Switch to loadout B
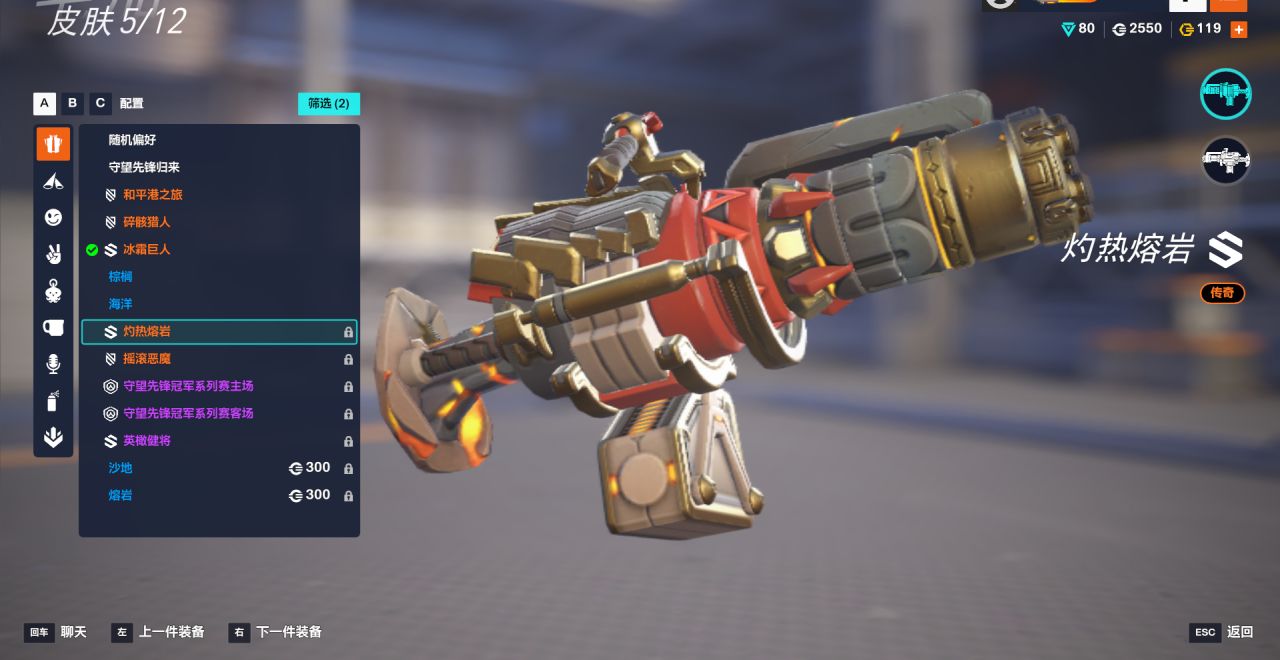Image resolution: width=1280 pixels, height=660 pixels. 72,103
